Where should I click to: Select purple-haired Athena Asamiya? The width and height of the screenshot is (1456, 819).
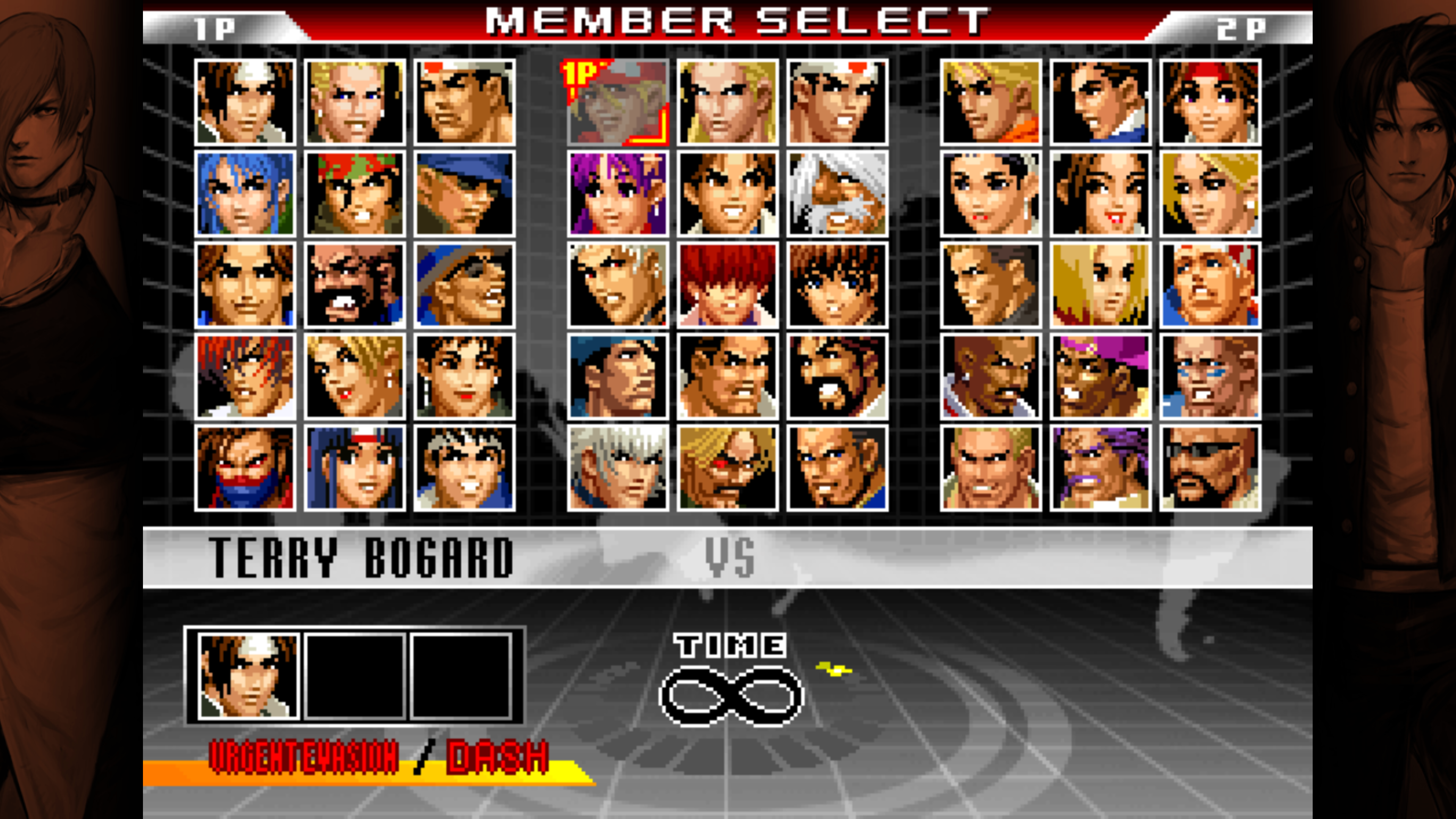tap(618, 194)
